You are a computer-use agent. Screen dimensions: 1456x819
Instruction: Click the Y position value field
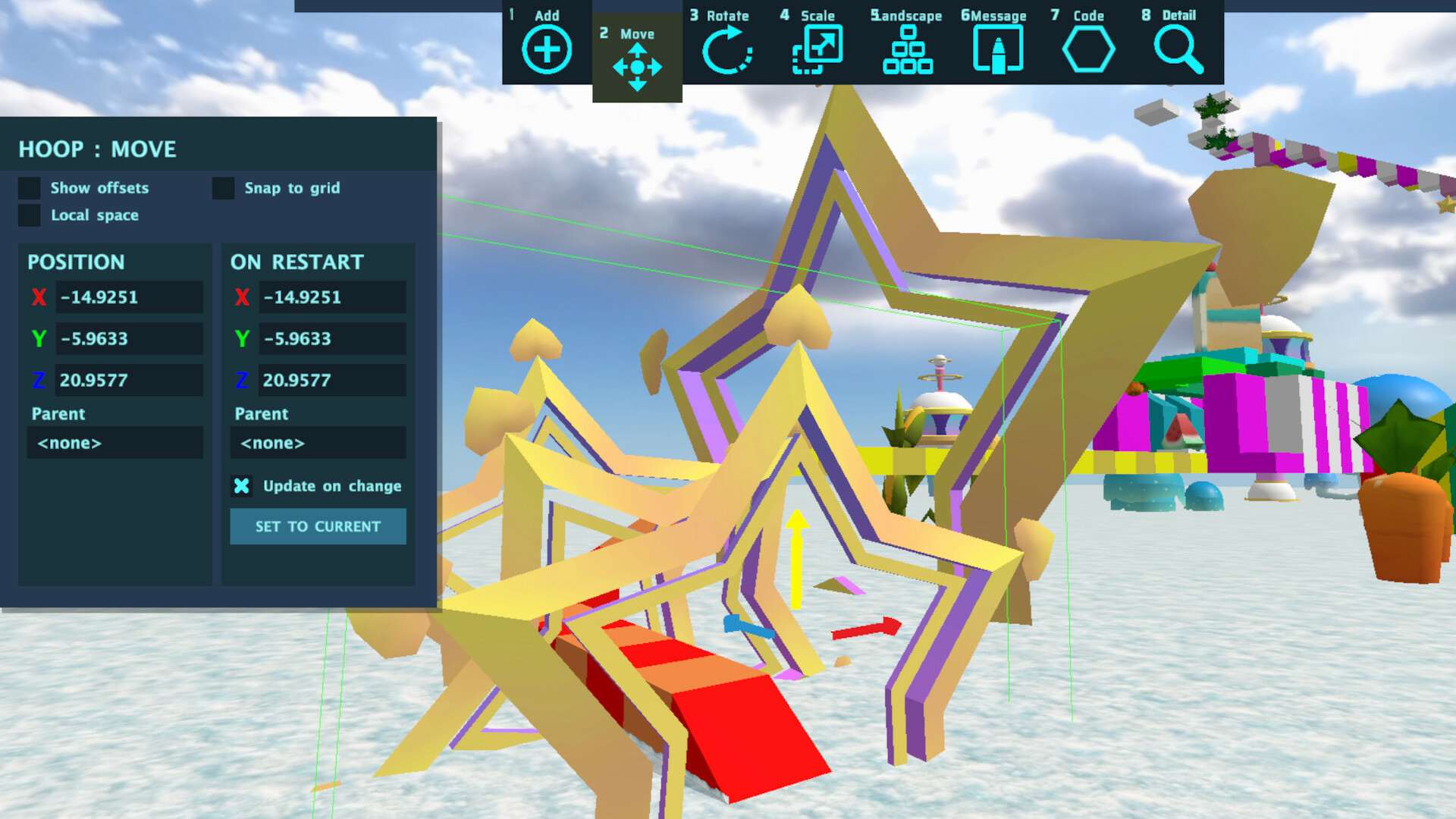pyautogui.click(x=129, y=339)
